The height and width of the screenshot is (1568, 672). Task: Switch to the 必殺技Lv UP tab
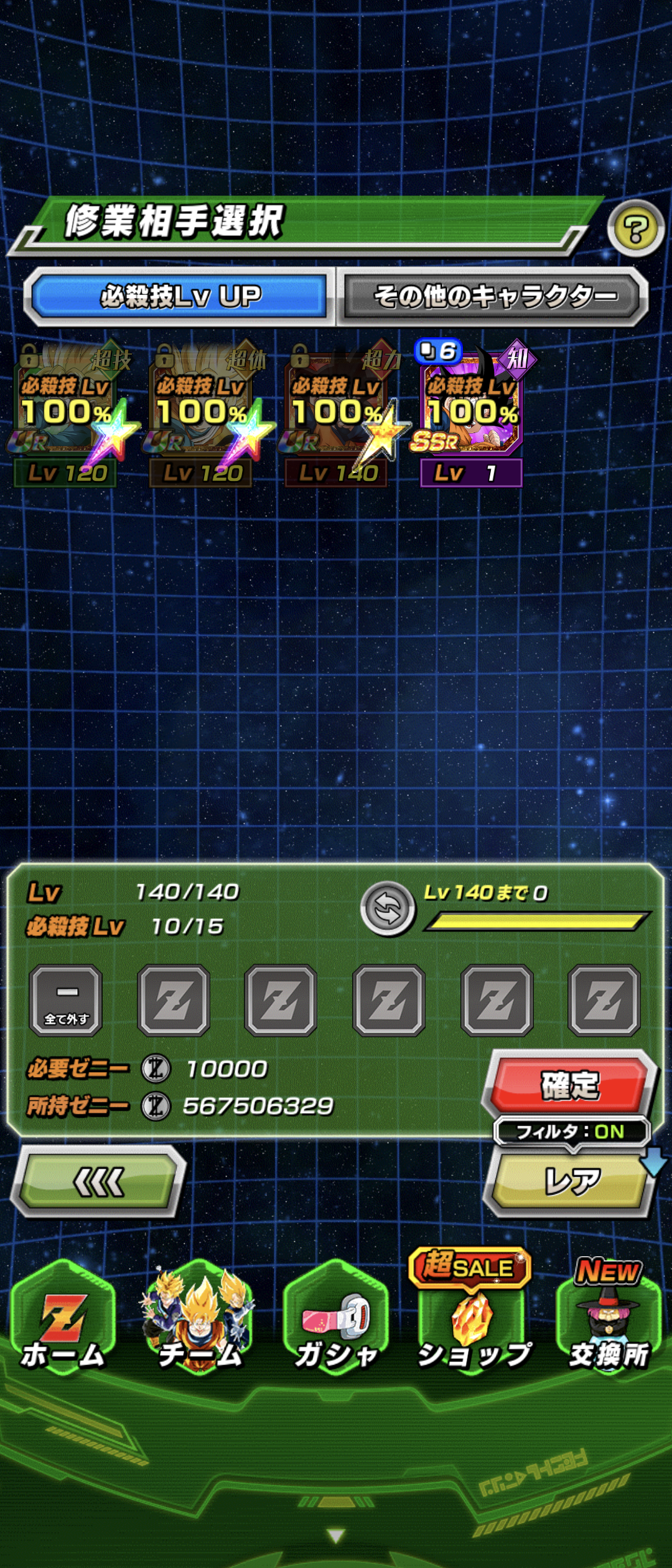click(x=180, y=296)
